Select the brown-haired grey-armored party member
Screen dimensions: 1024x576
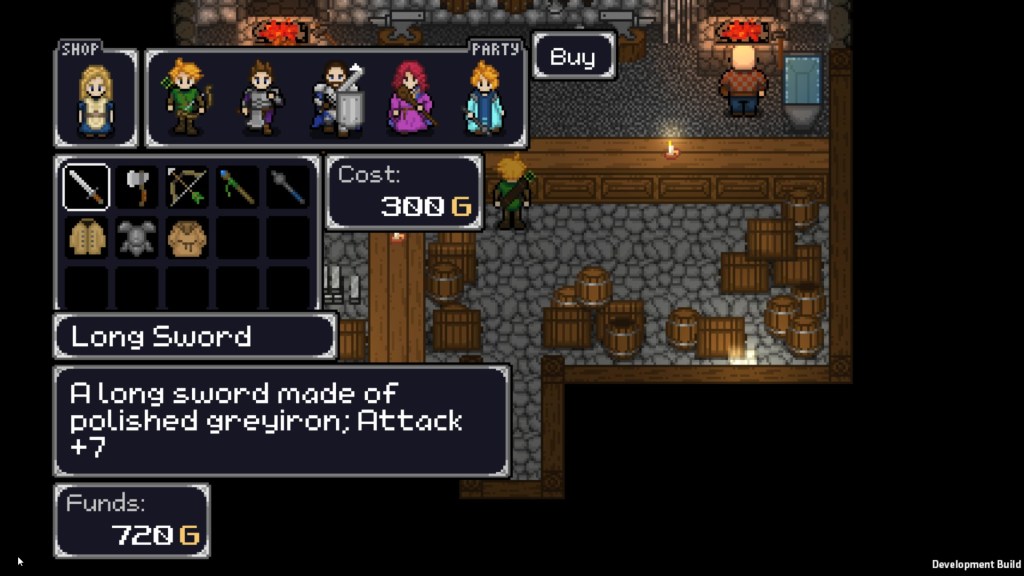pos(262,98)
